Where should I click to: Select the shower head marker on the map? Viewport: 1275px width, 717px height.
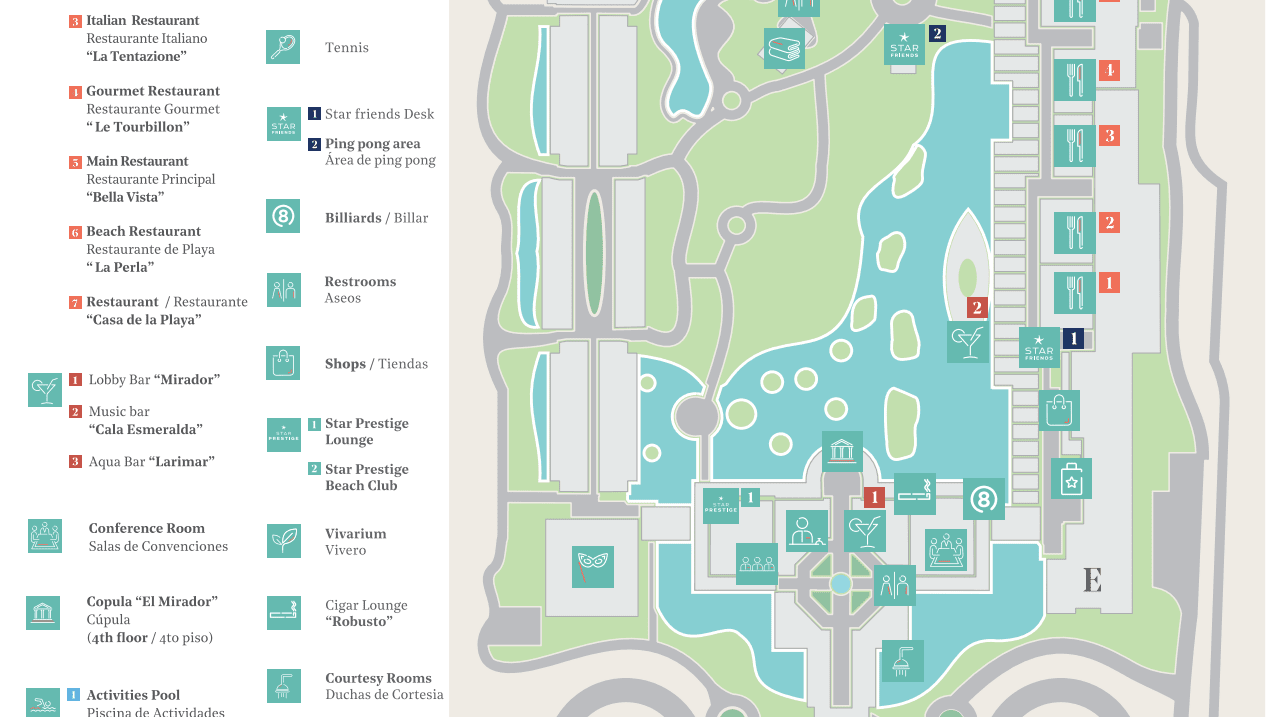click(x=902, y=661)
